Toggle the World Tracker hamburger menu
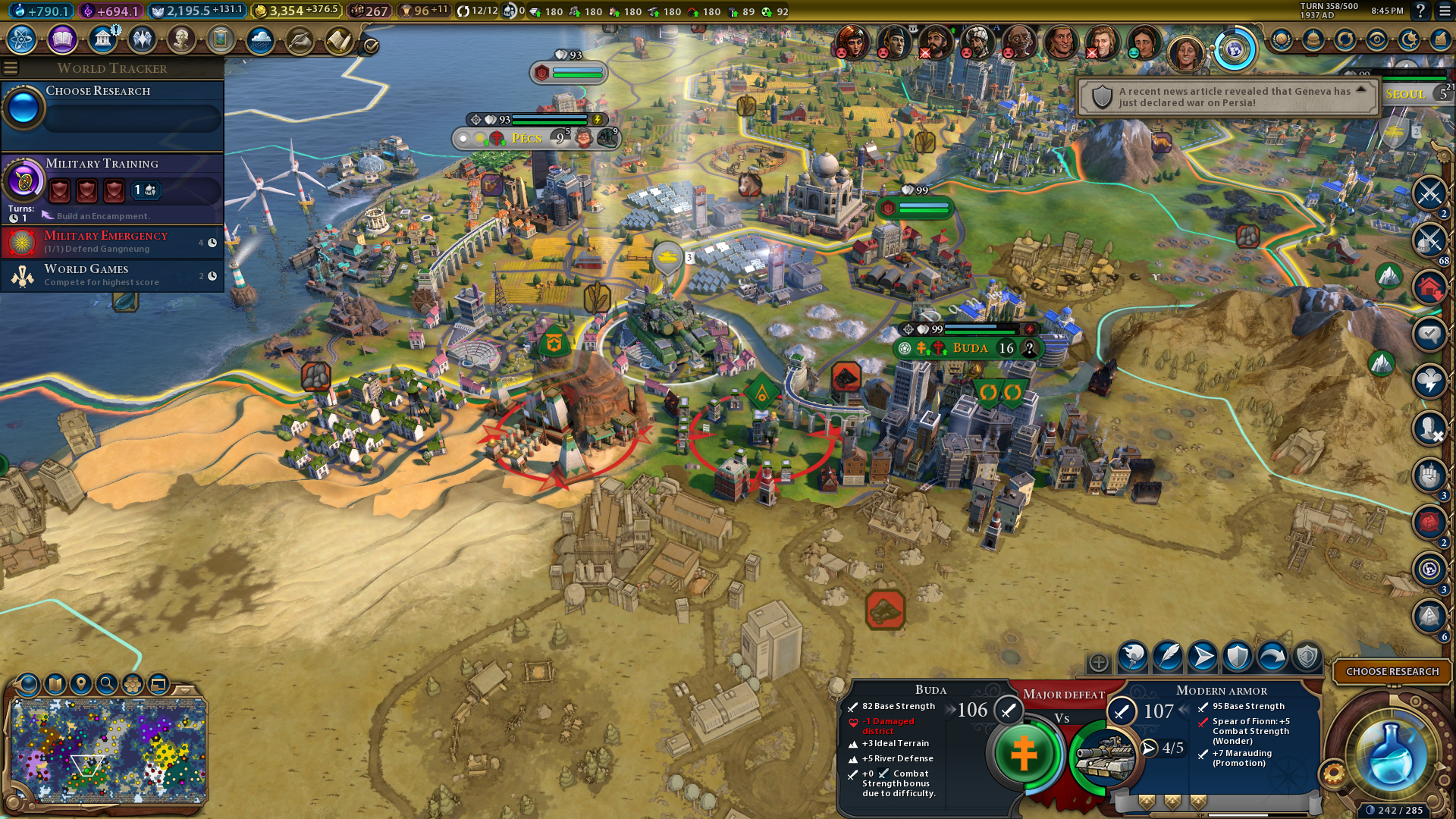The height and width of the screenshot is (819, 1456). pyautogui.click(x=11, y=68)
